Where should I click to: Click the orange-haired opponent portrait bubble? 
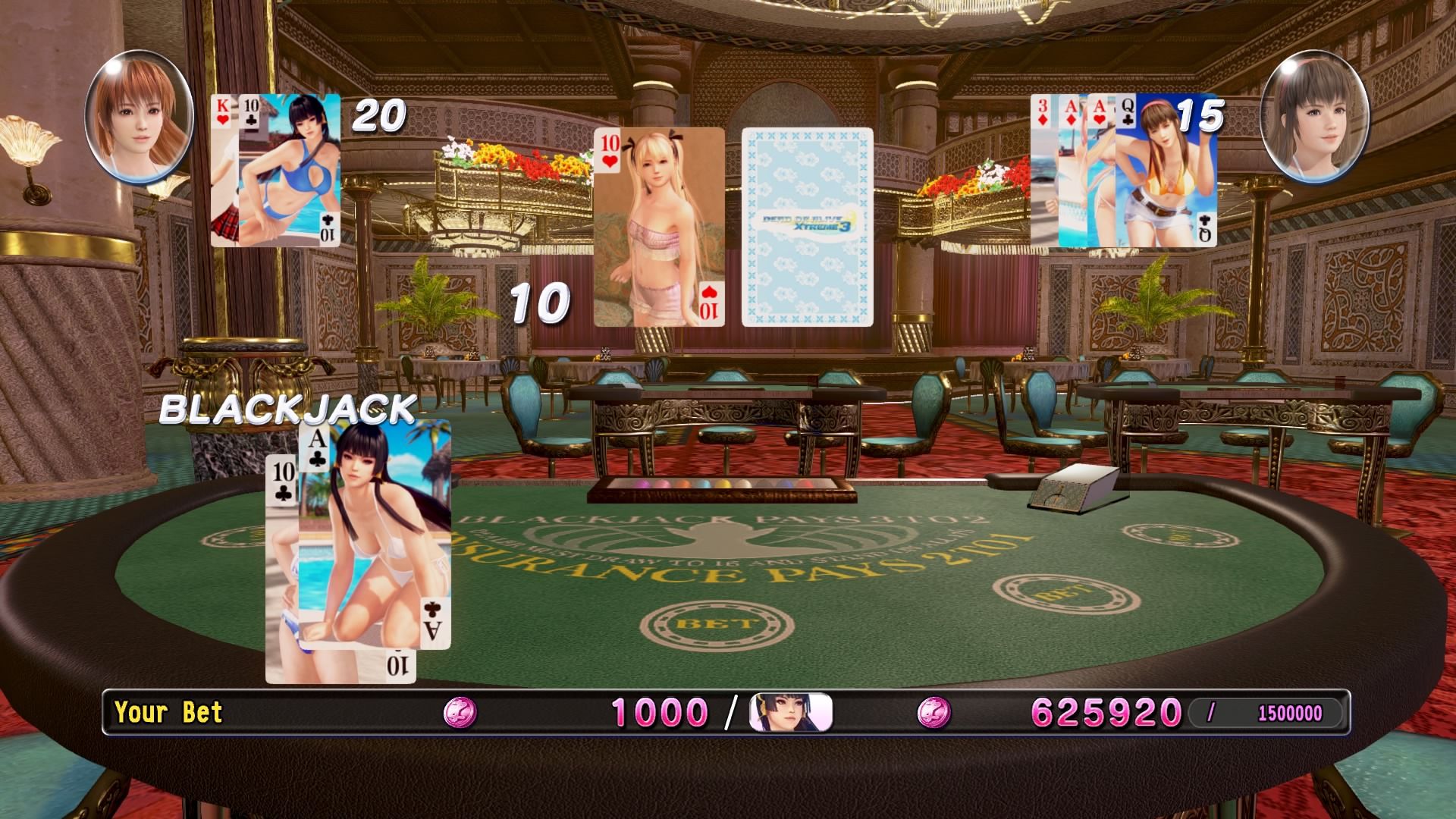pyautogui.click(x=139, y=118)
